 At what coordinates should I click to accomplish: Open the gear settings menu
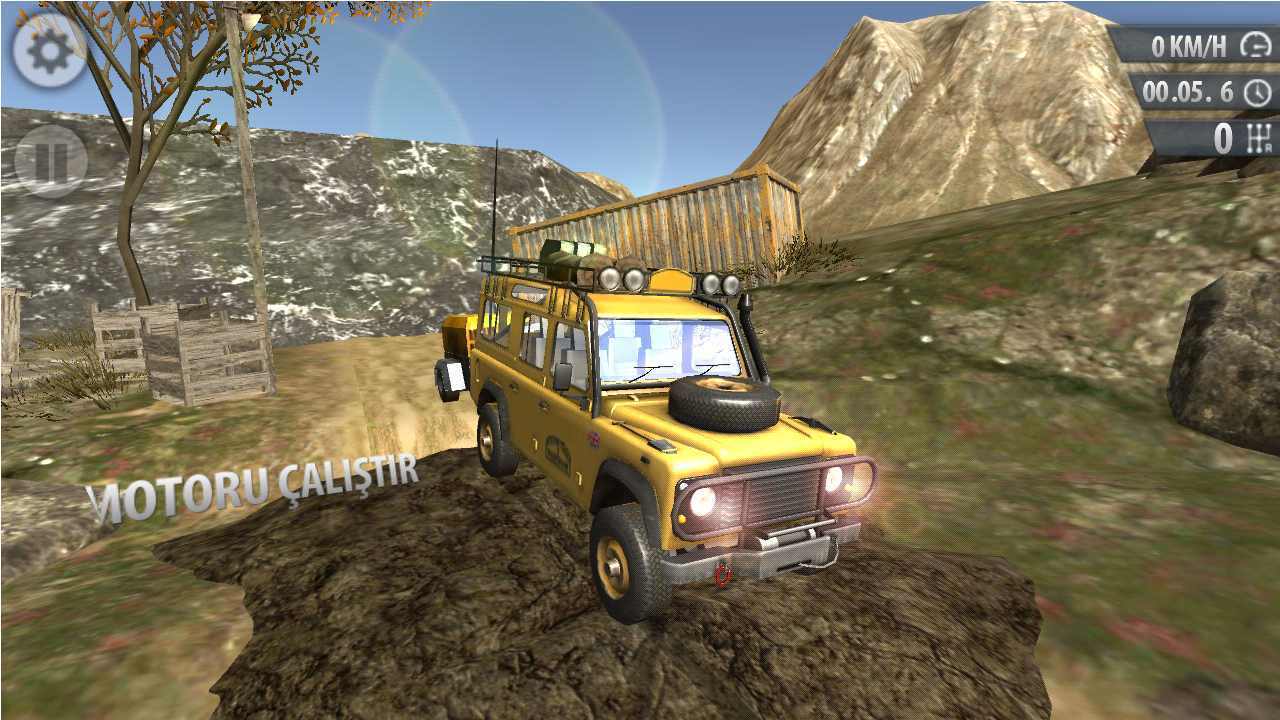(50, 51)
